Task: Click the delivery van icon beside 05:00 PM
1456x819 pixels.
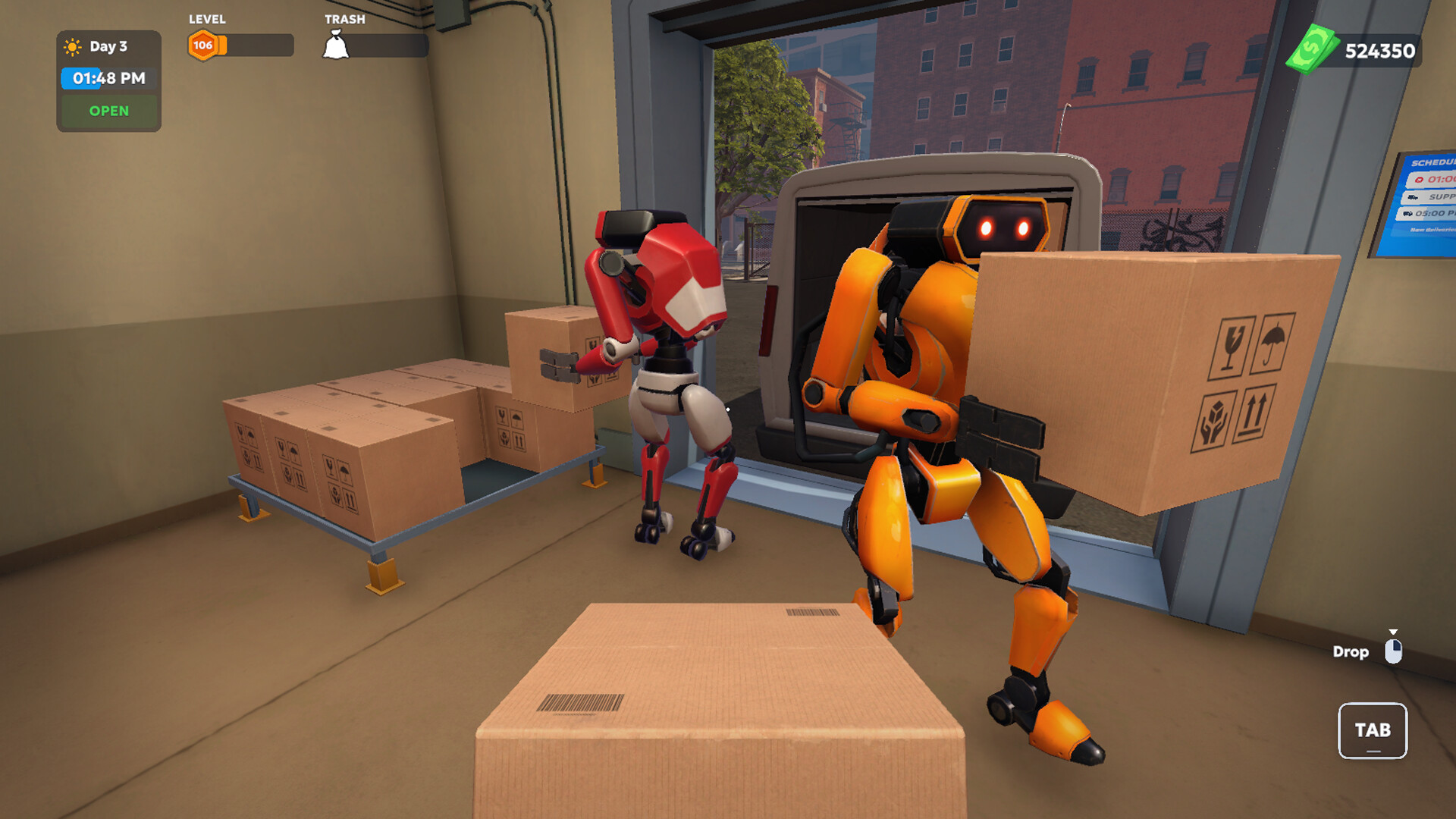Action: [1407, 213]
